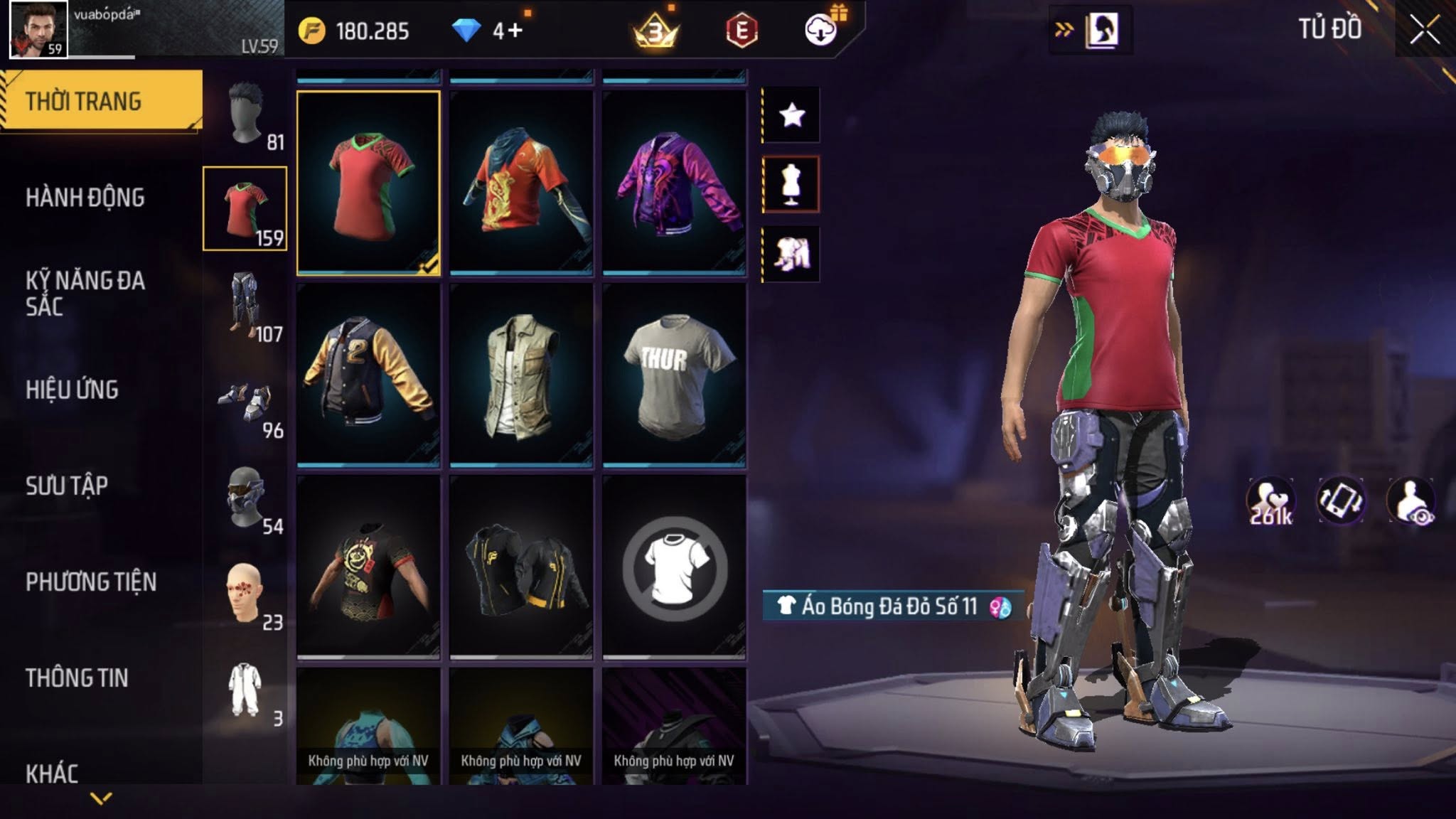Image resolution: width=1456 pixels, height=819 pixels.
Task: Select the grey THUR t-shirt
Action: click(x=674, y=375)
